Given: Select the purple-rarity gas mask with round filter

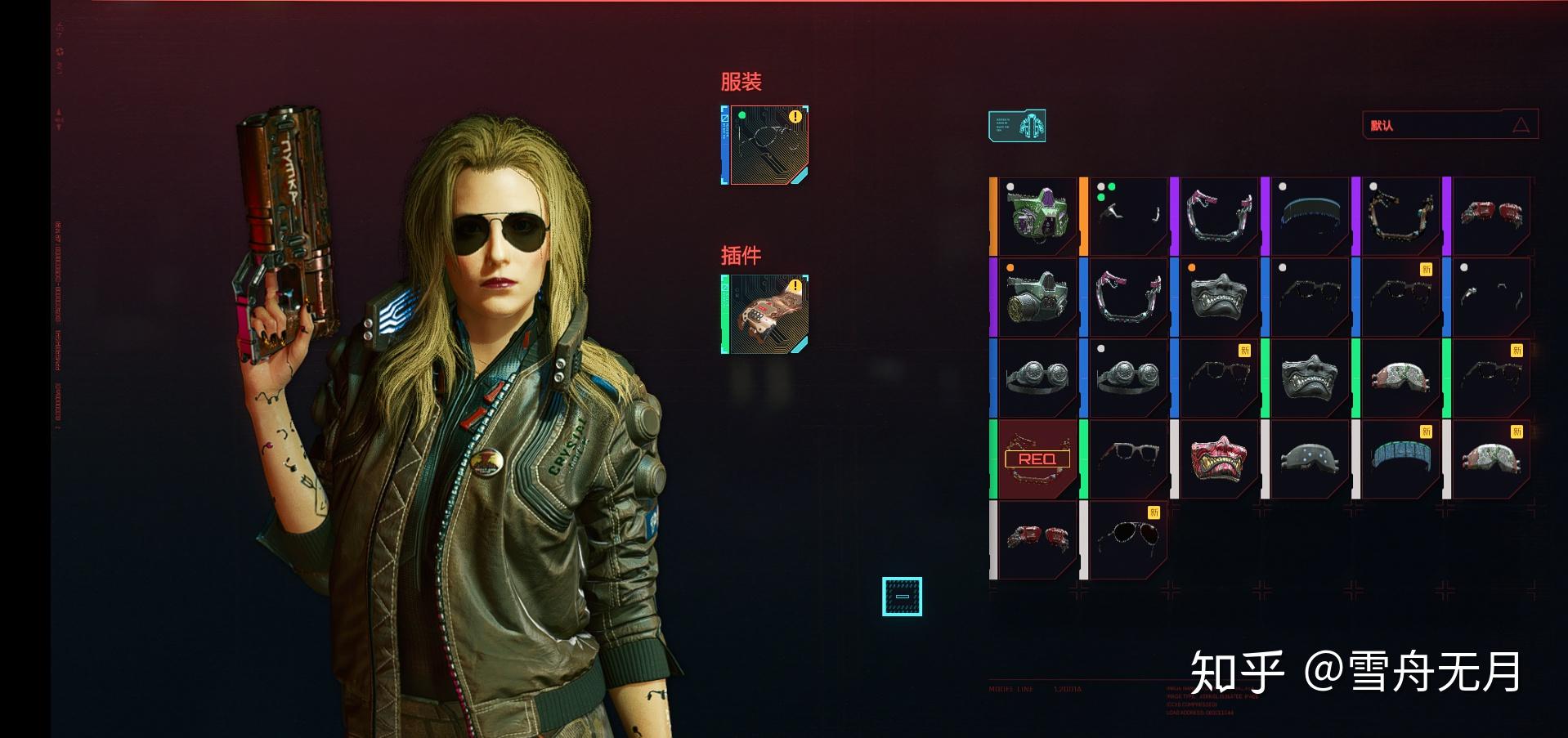Looking at the screenshot, I should 1036,297.
